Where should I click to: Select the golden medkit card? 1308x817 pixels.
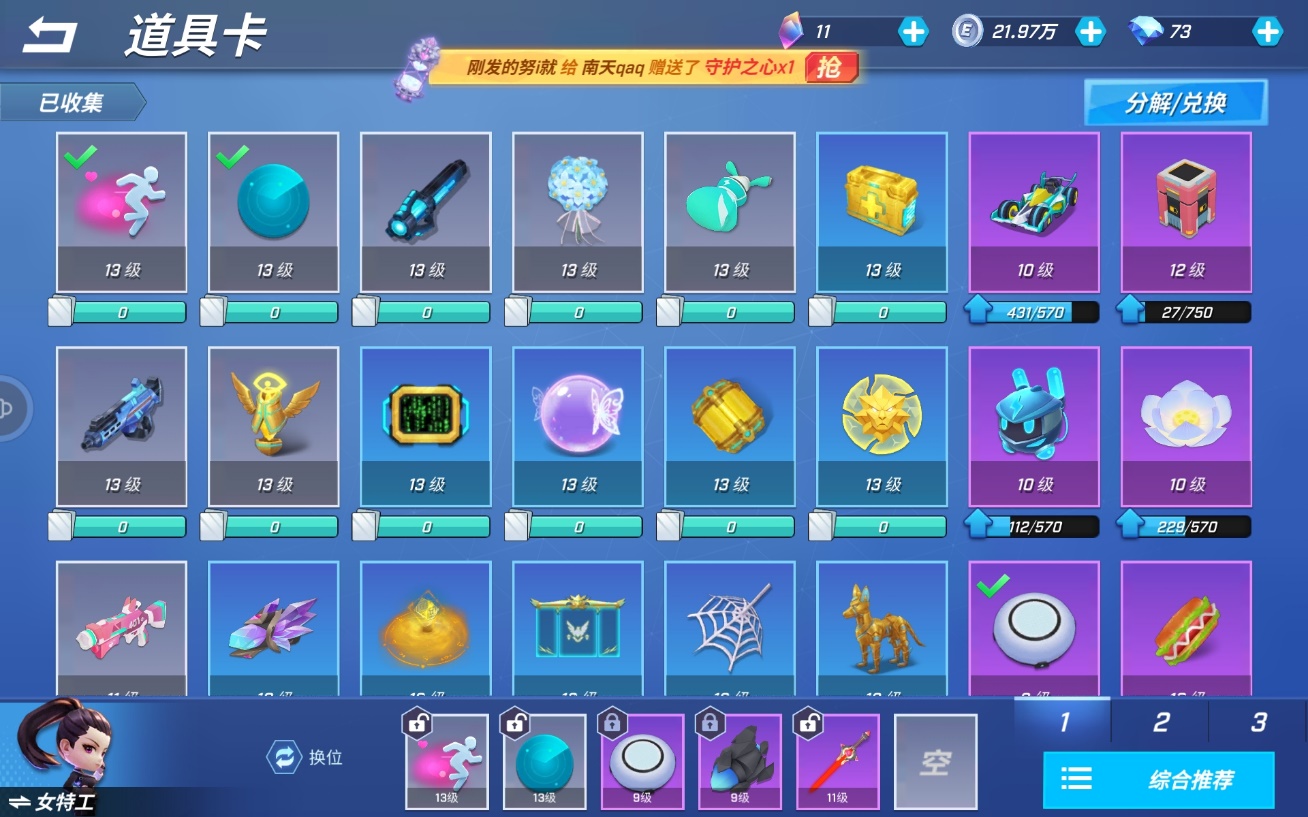(x=882, y=211)
